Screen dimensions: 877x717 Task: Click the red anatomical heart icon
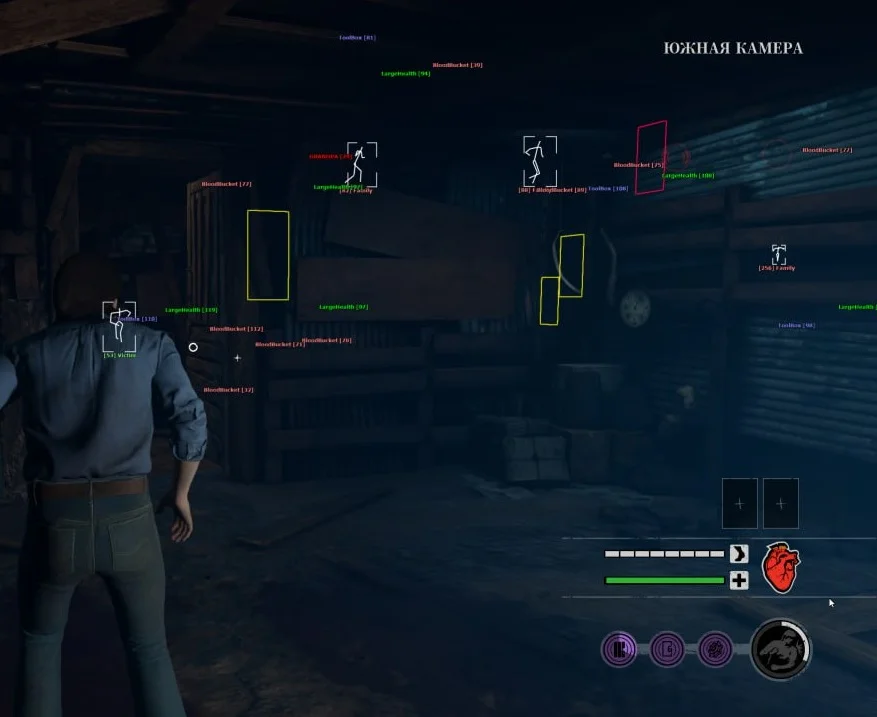(781, 567)
